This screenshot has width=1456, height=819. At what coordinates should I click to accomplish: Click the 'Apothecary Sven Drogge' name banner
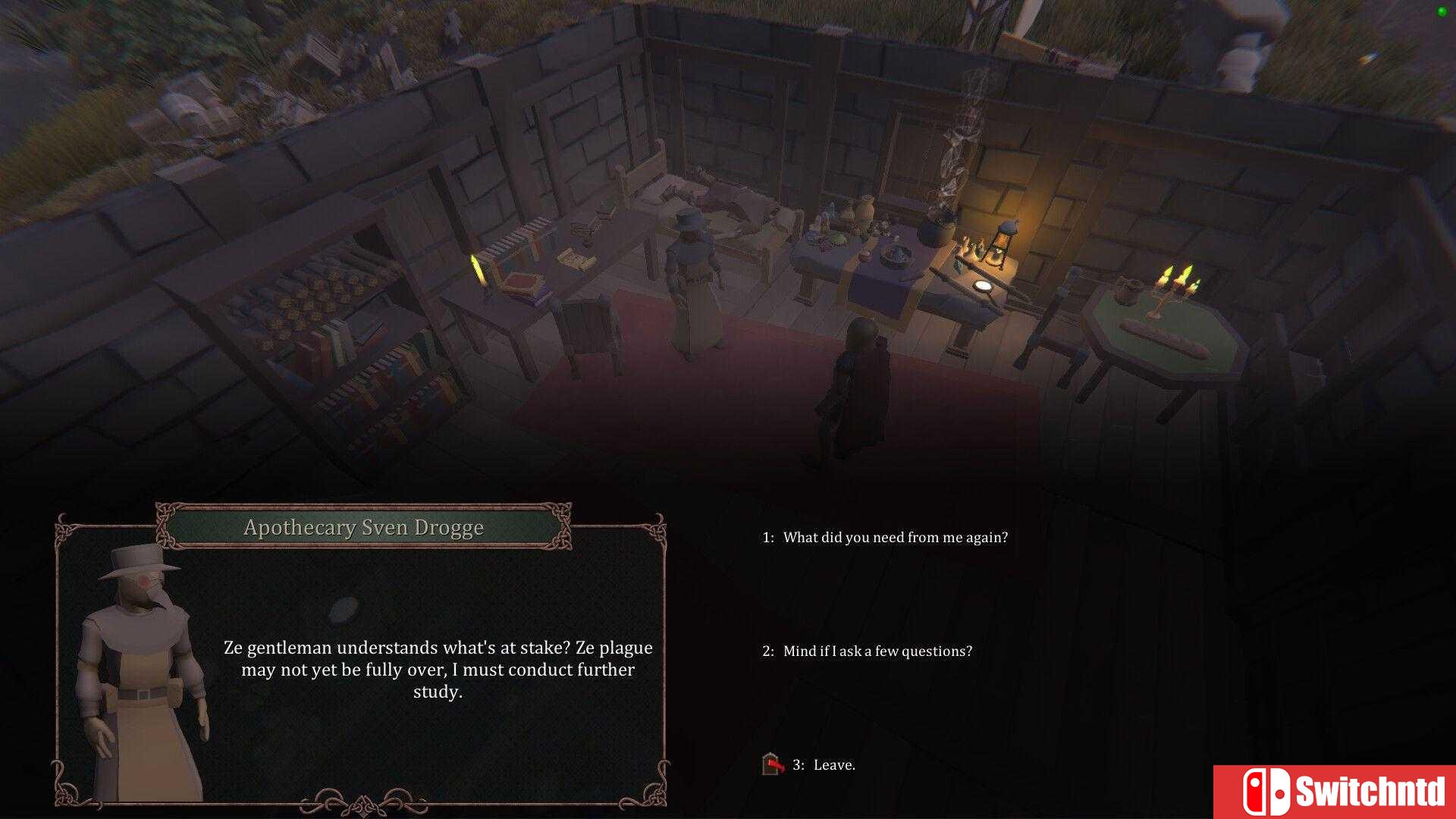[364, 528]
